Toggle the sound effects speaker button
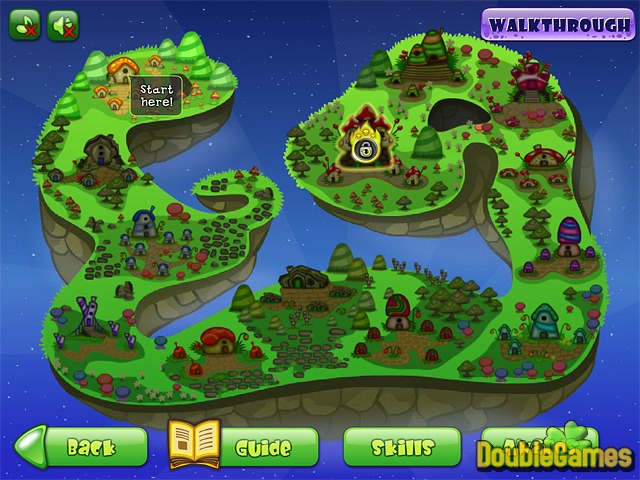The width and height of the screenshot is (640, 480). click(63, 24)
